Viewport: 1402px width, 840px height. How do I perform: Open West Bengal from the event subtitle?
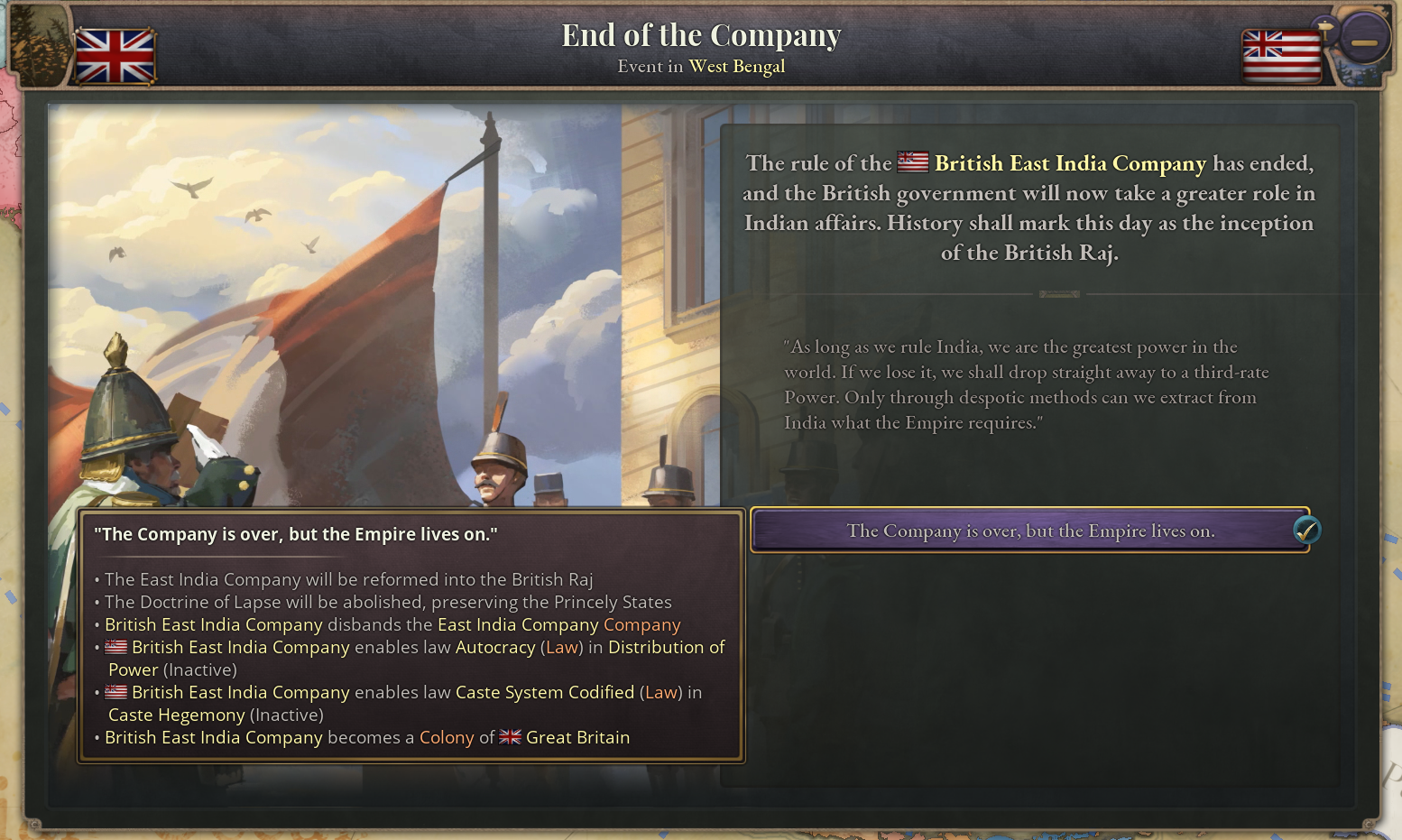click(737, 66)
